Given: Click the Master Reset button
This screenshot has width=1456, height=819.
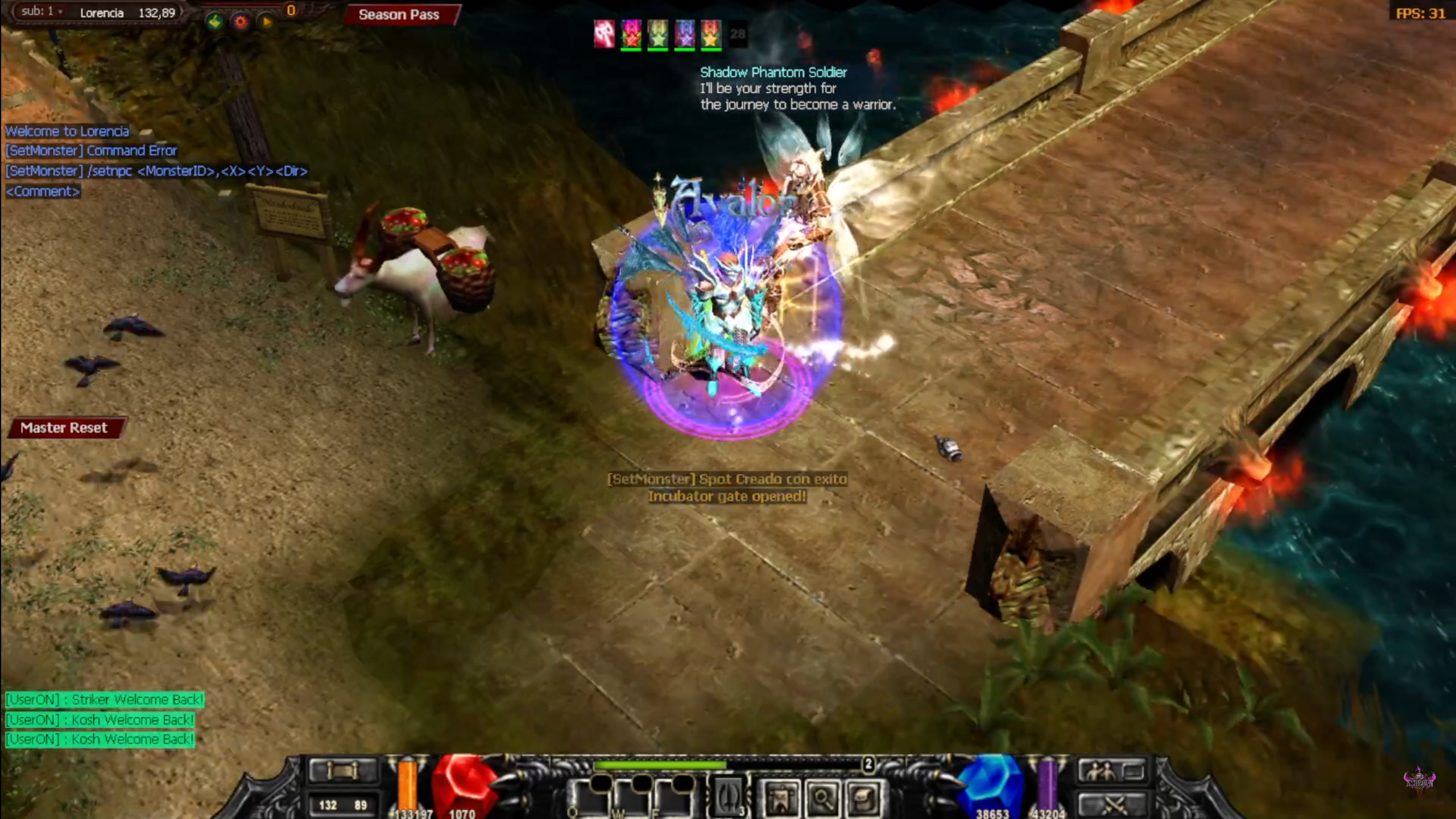Looking at the screenshot, I should click(64, 428).
